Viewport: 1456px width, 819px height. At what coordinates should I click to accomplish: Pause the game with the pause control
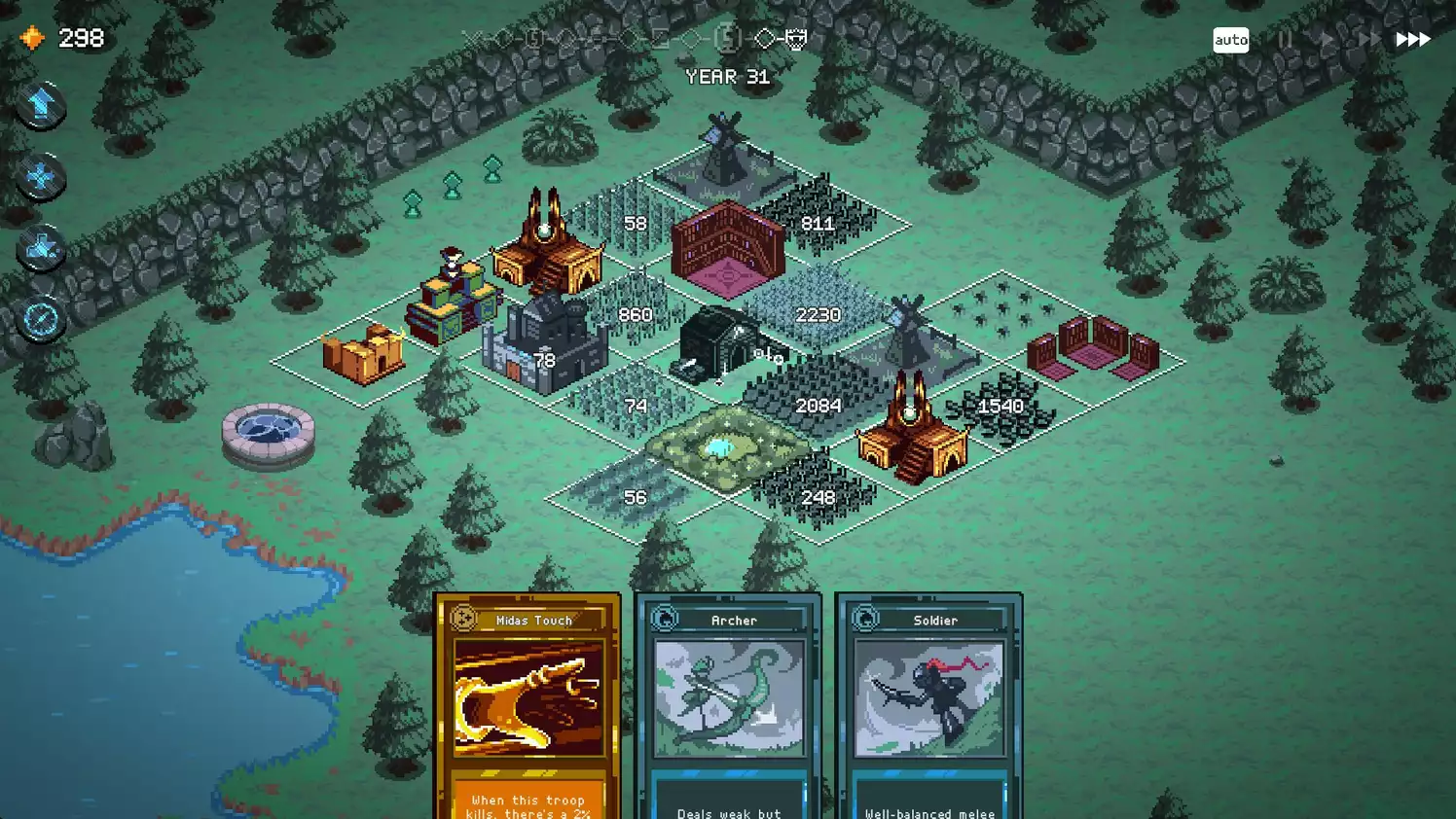click(1285, 40)
